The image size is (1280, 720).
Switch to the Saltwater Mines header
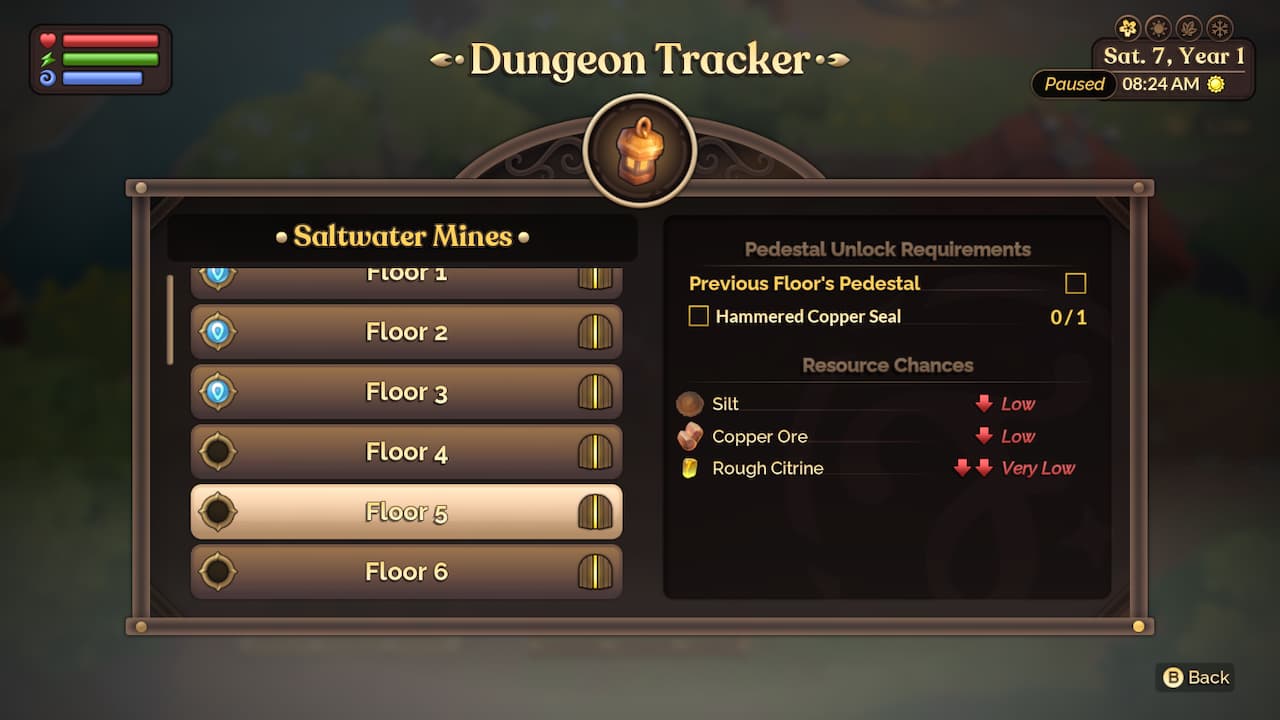[404, 237]
